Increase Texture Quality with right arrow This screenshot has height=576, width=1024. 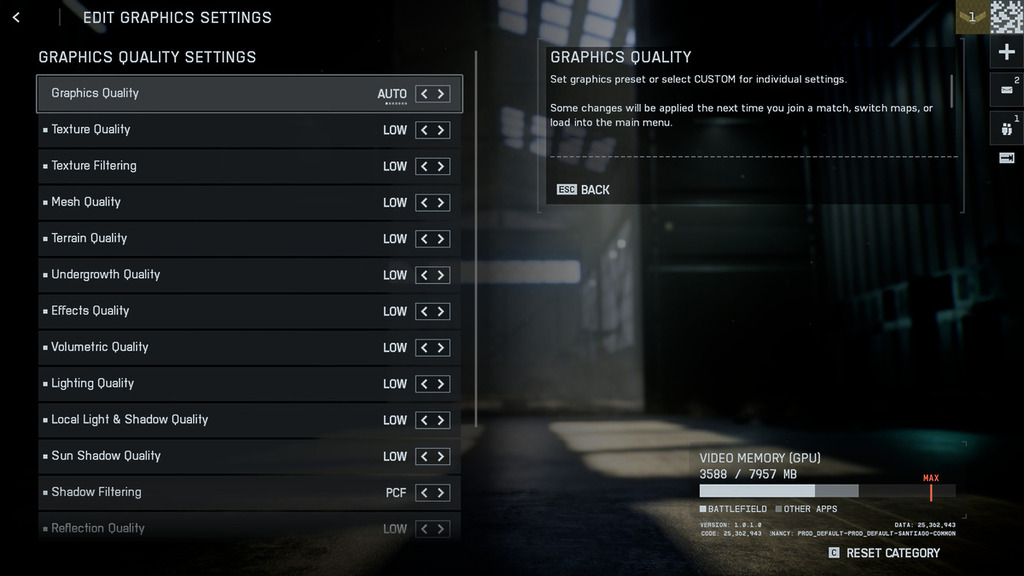point(441,130)
